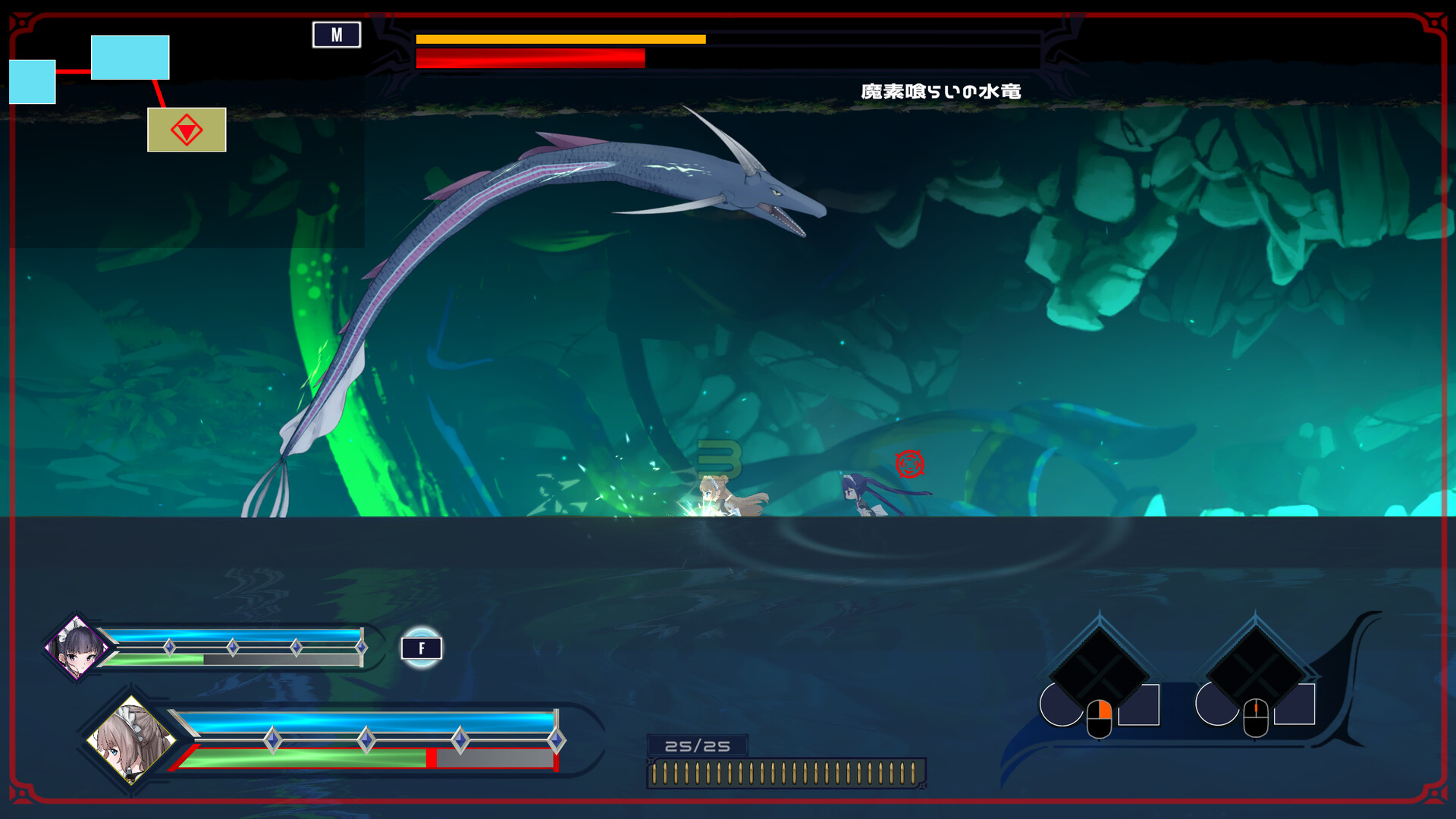
Task: Click the upper cyan room node on the minimap
Action: (x=130, y=56)
